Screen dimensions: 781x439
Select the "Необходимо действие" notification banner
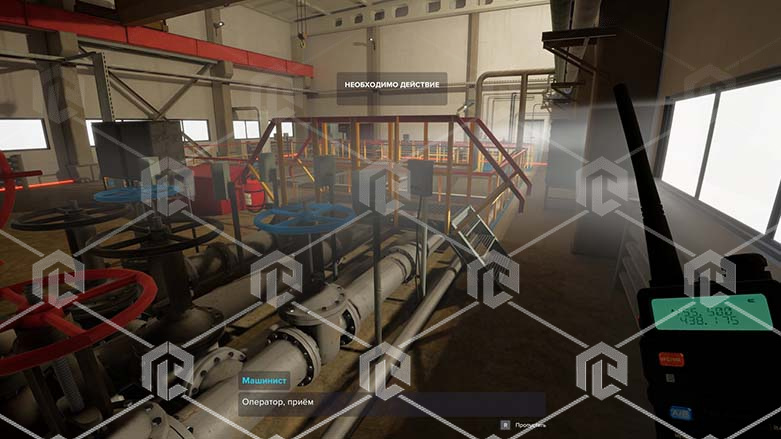tap(392, 85)
